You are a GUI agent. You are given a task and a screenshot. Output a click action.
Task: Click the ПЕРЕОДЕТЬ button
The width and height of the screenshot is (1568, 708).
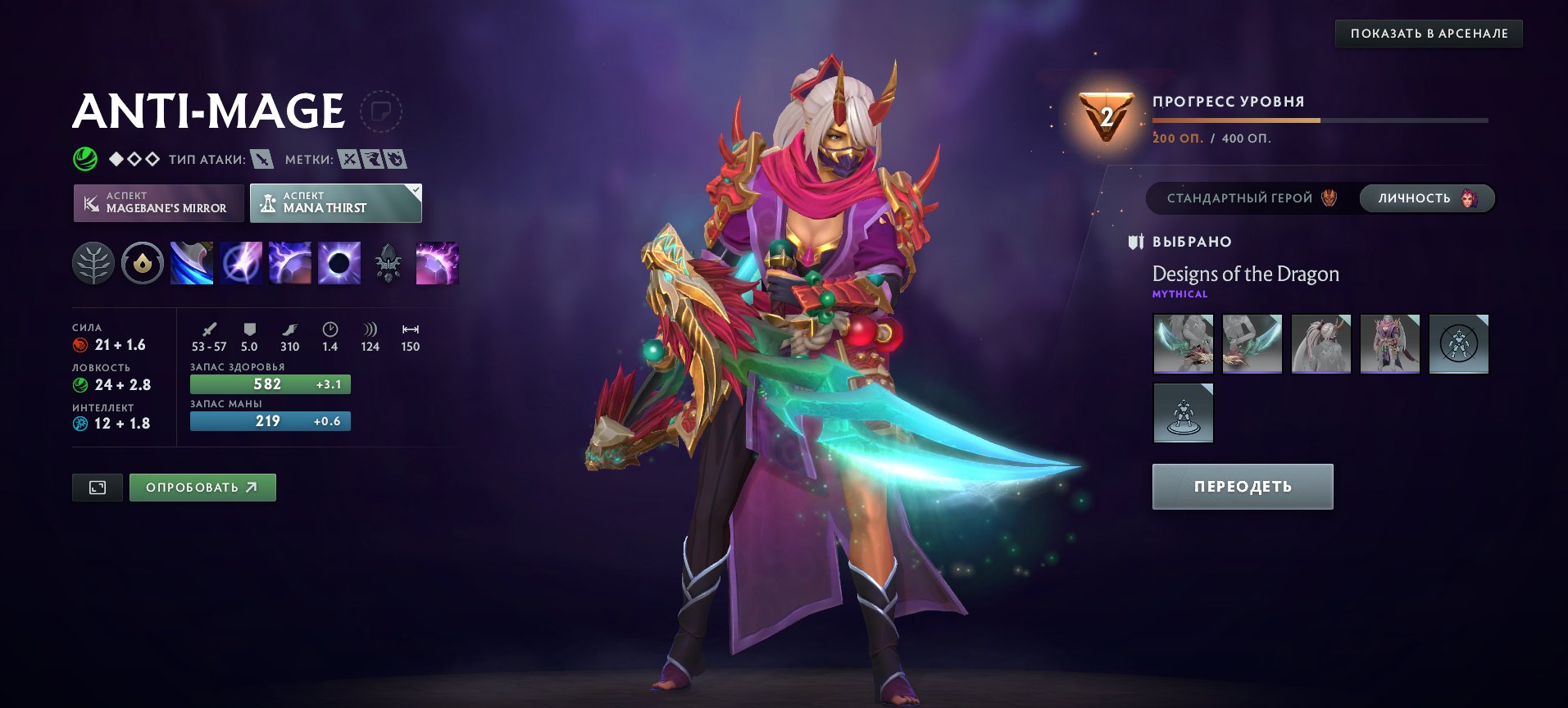click(x=1241, y=486)
